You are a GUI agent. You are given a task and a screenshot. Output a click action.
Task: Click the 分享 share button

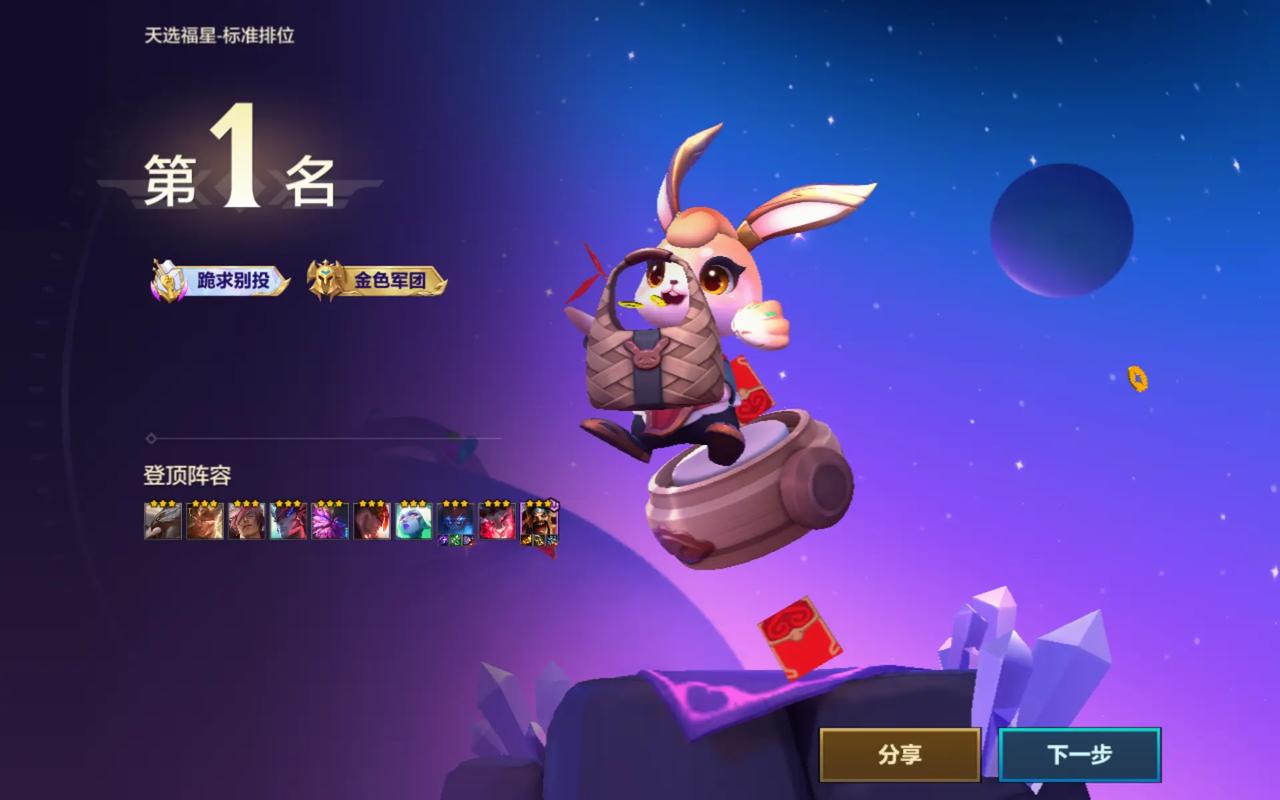(898, 756)
